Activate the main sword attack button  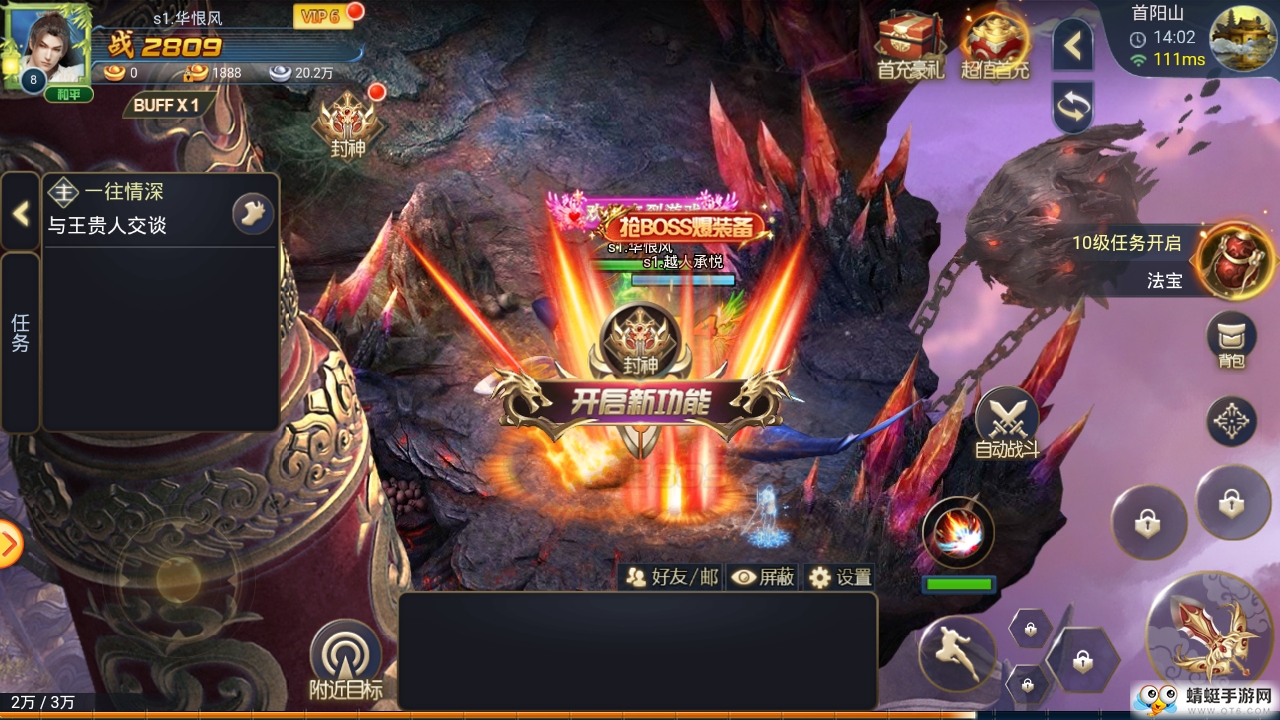(1212, 638)
